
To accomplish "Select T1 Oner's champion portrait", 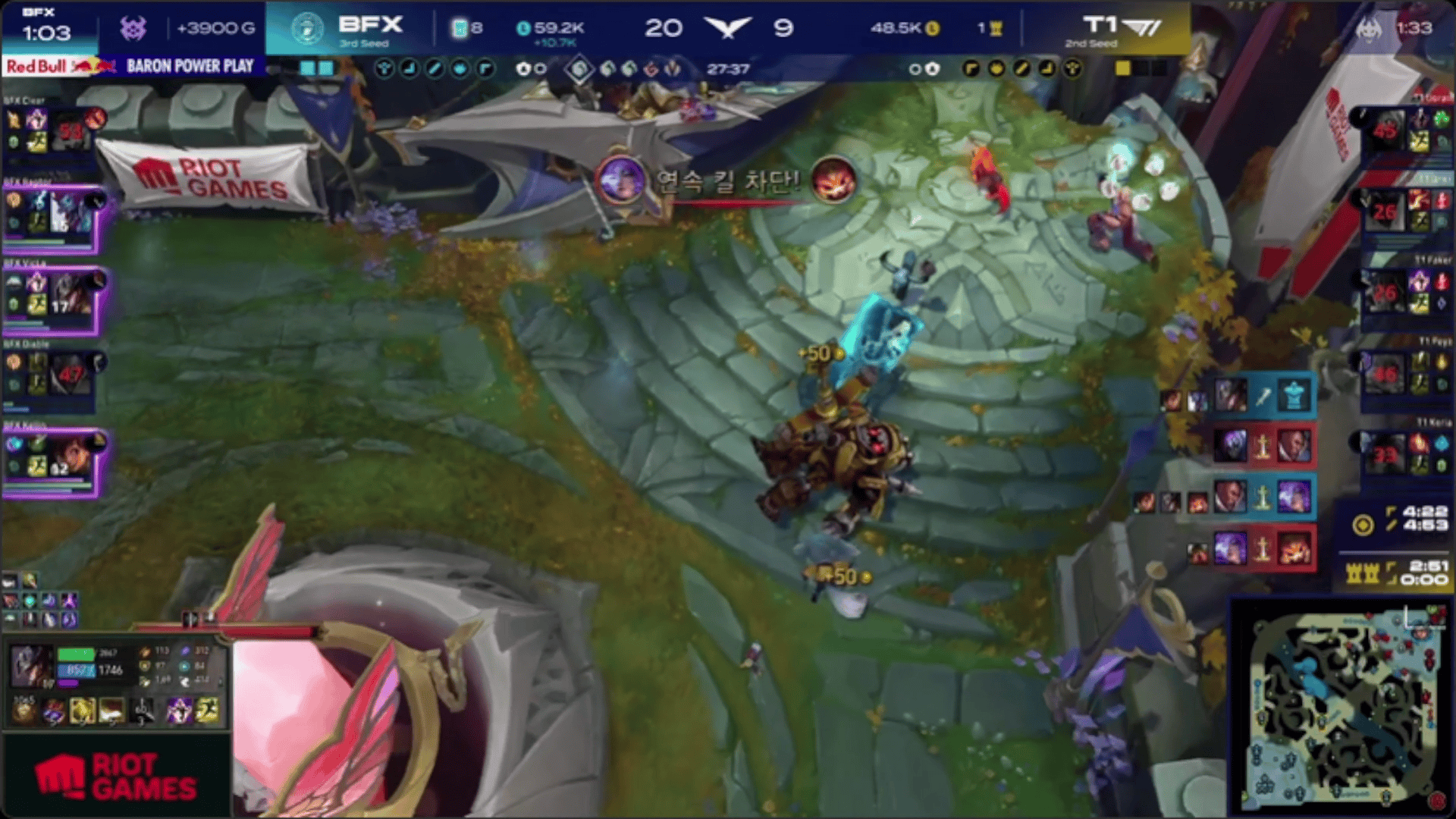I will (x=1385, y=211).
